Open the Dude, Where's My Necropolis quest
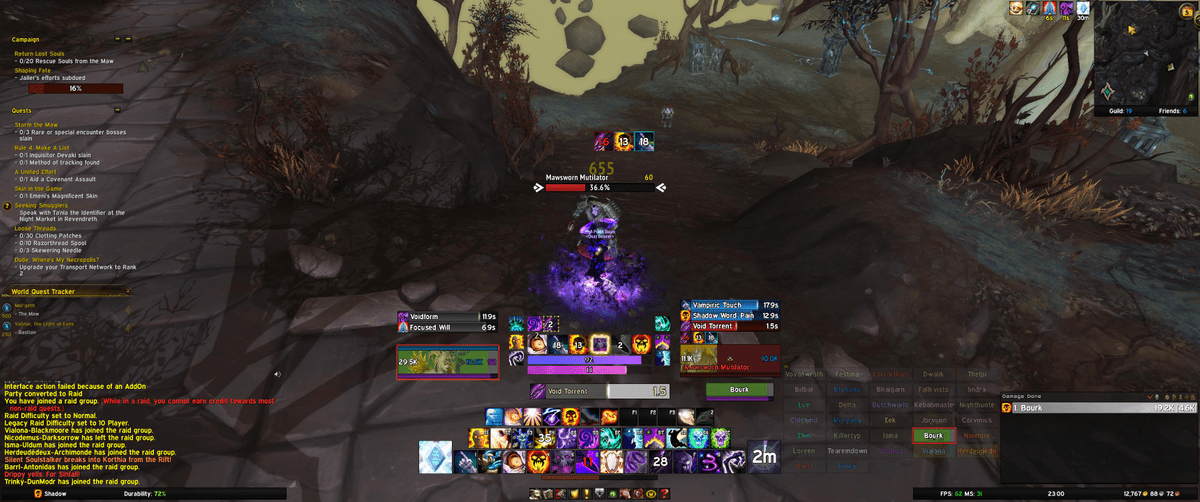This screenshot has width=1200, height=502. [x=55, y=260]
